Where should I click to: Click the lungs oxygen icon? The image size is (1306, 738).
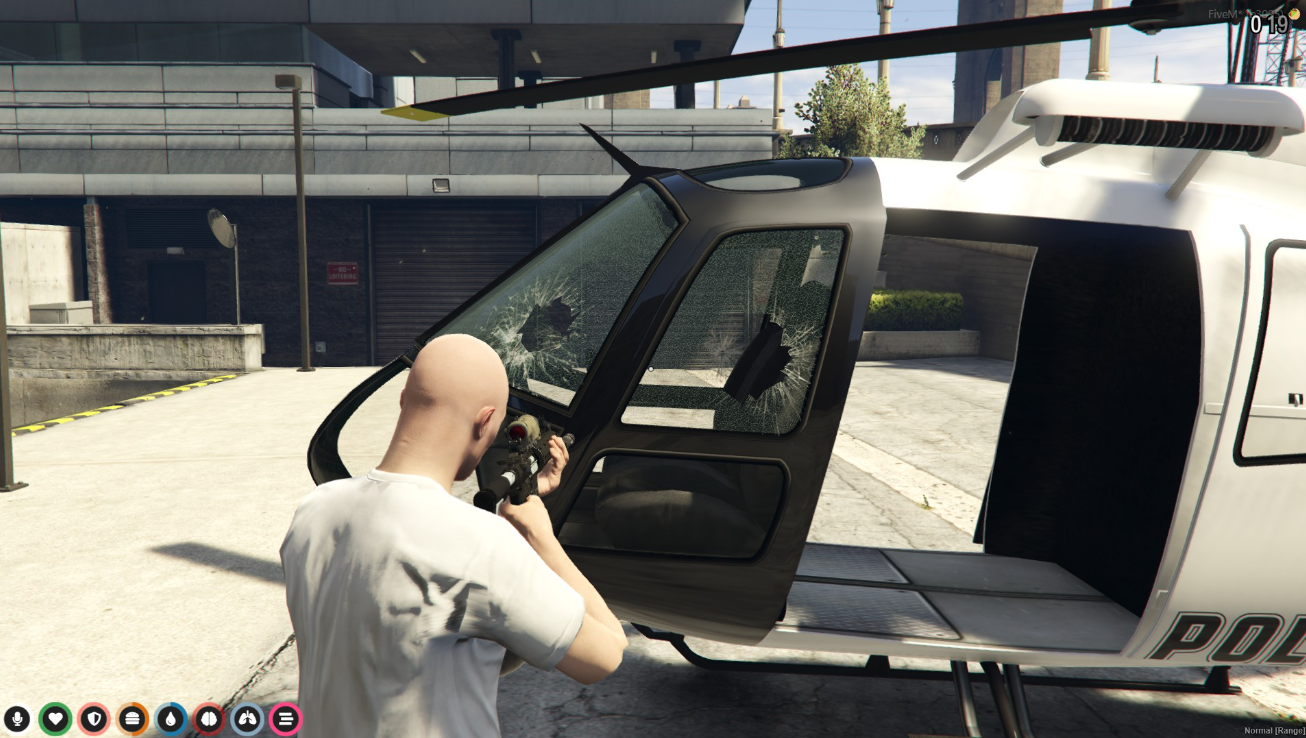coord(247,718)
